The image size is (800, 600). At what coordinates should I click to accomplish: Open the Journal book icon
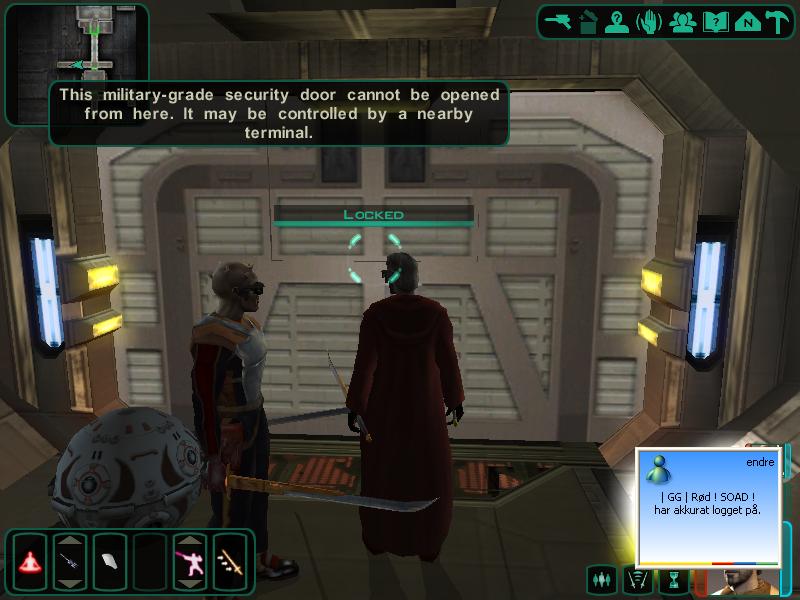tap(713, 21)
